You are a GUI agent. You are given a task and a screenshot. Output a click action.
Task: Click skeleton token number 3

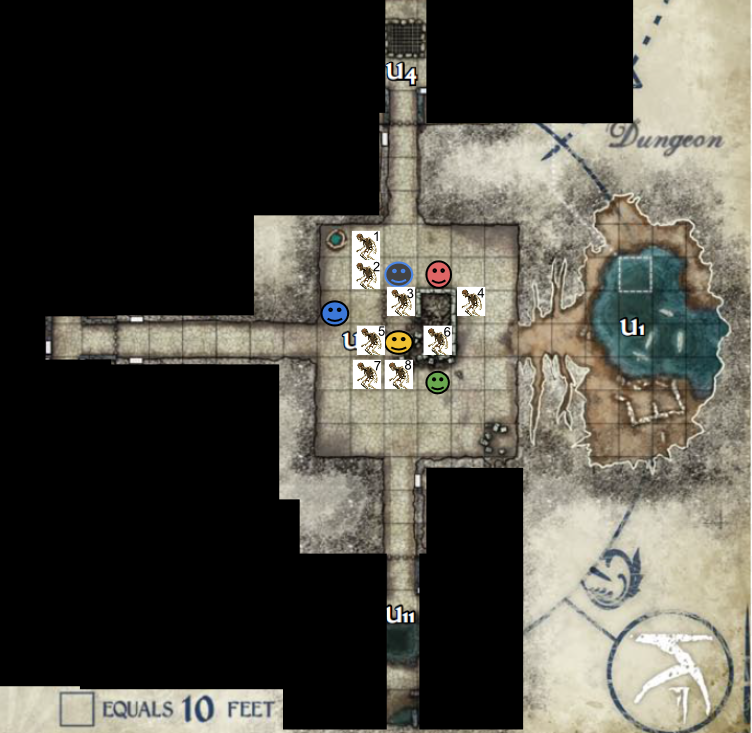[x=401, y=301]
